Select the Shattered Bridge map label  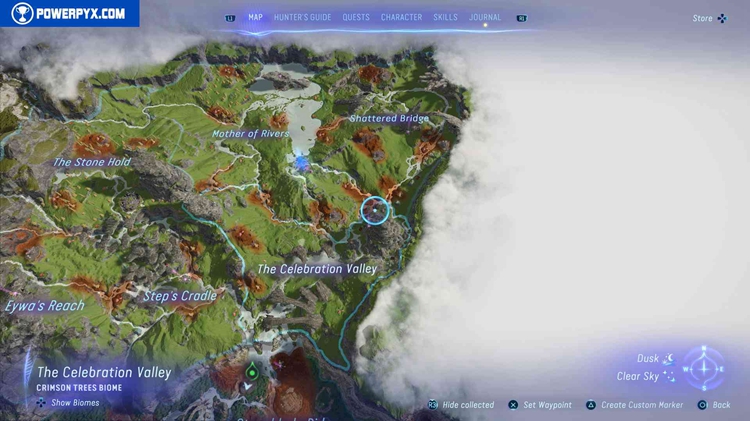(x=389, y=118)
